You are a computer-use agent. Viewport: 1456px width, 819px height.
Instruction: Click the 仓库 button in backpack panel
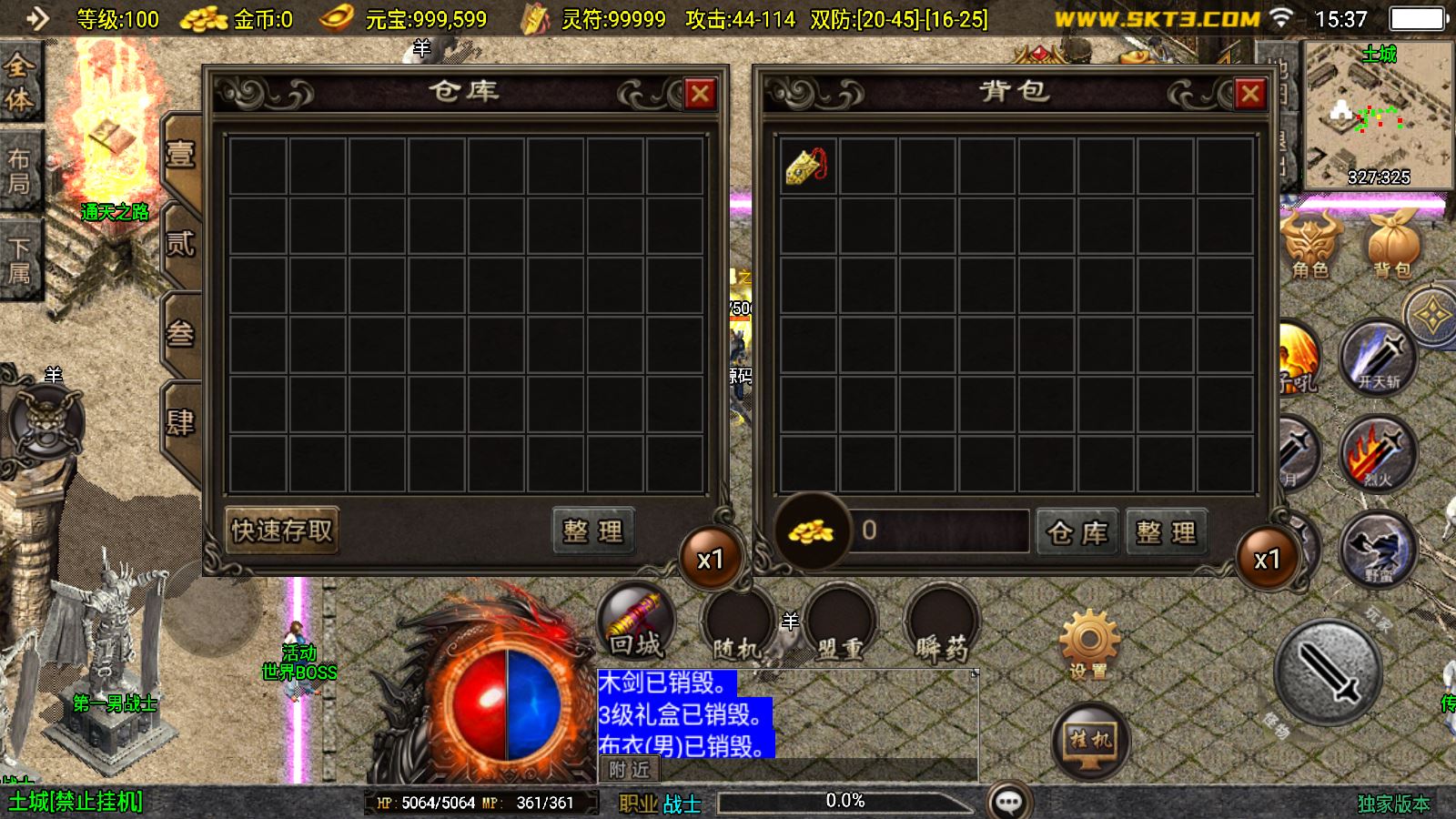tap(1077, 532)
